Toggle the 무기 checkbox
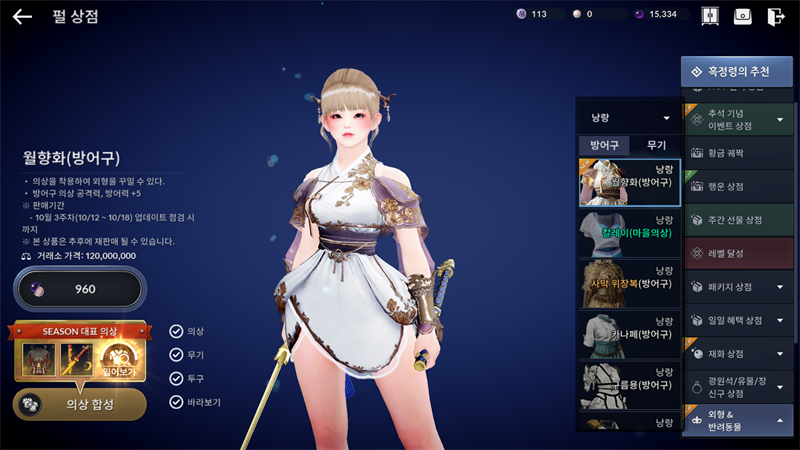Viewport: 800px width, 450px height. 177,355
